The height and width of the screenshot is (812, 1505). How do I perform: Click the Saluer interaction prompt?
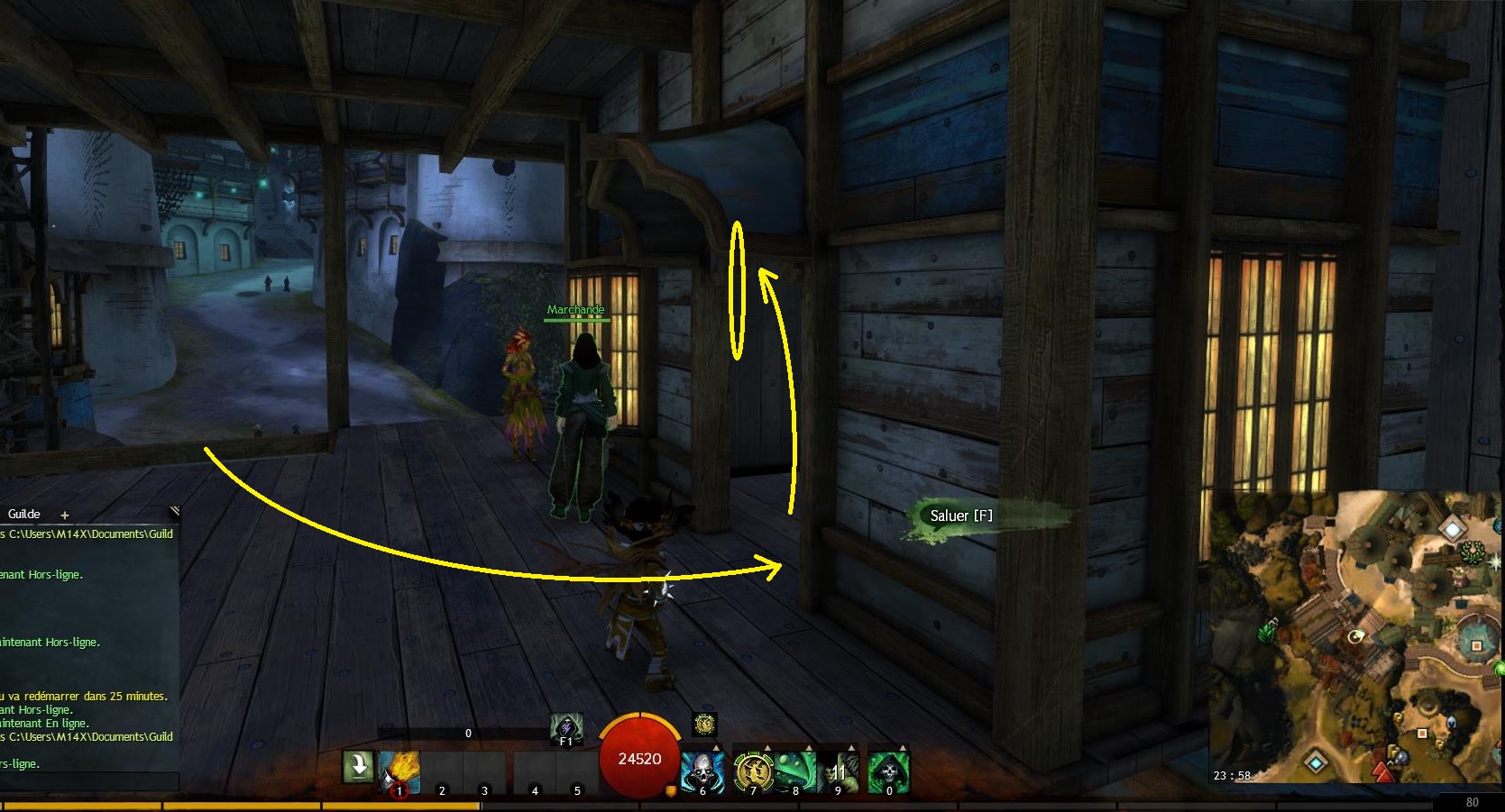point(961,515)
